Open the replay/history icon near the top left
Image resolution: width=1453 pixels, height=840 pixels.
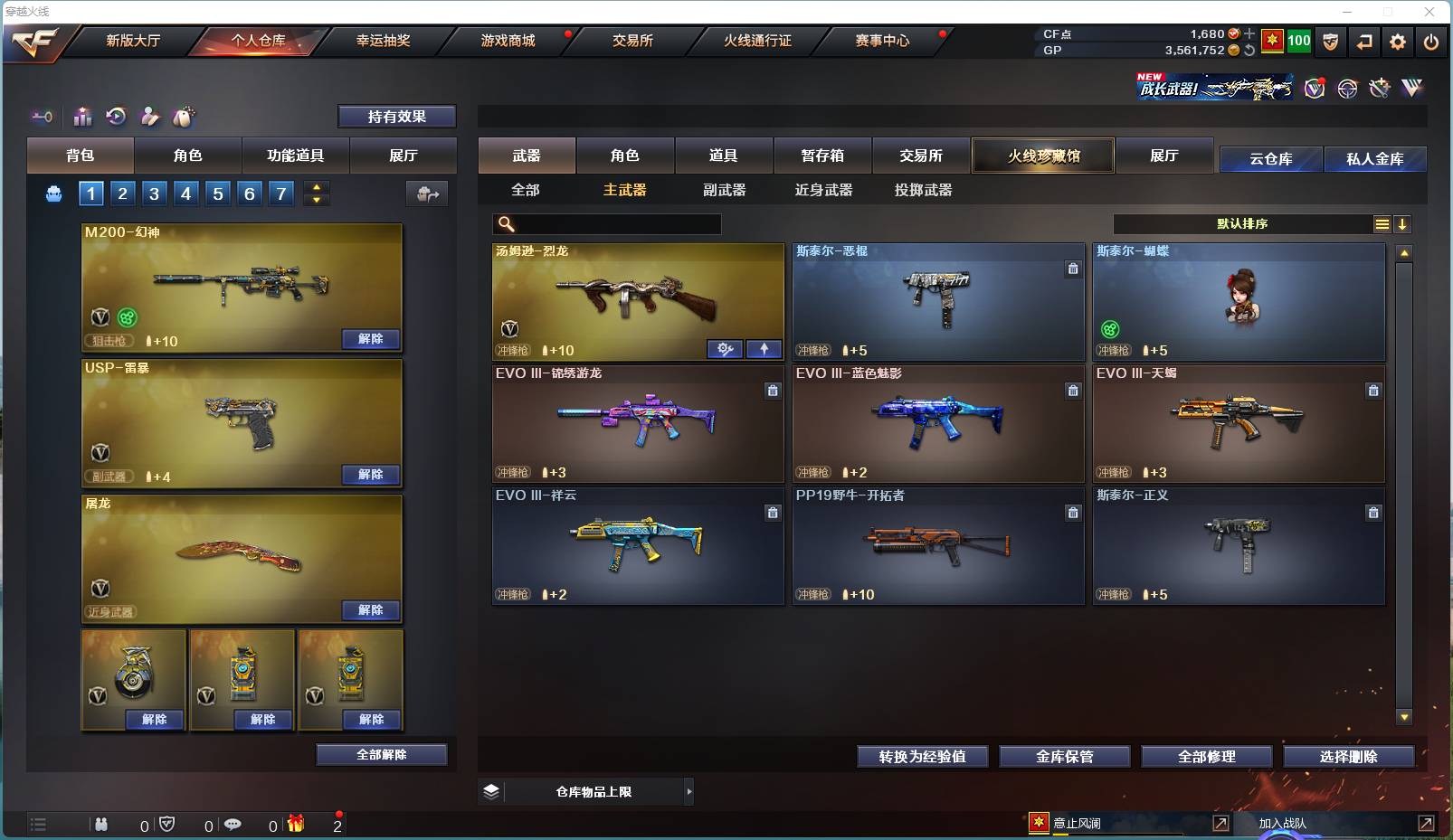[117, 117]
